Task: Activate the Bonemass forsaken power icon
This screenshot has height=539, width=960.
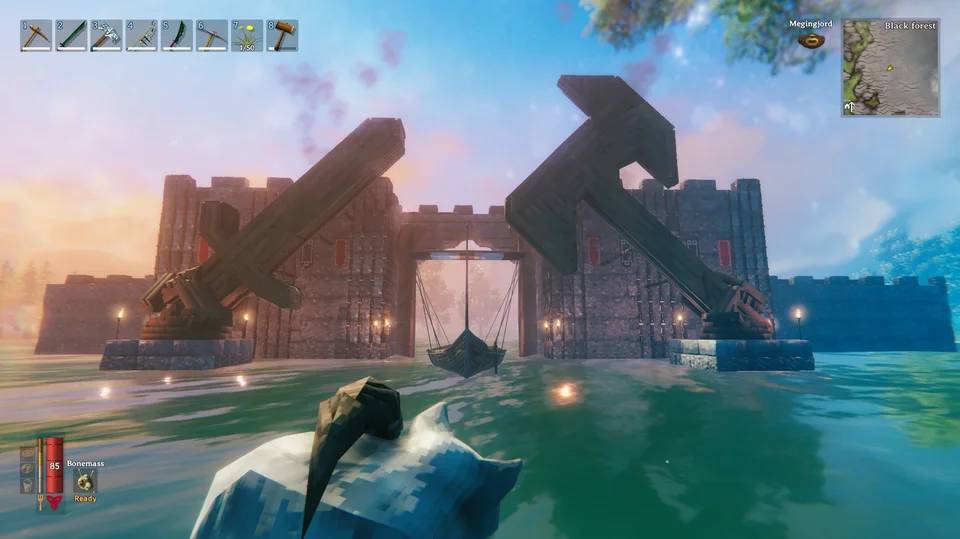Action: point(85,481)
